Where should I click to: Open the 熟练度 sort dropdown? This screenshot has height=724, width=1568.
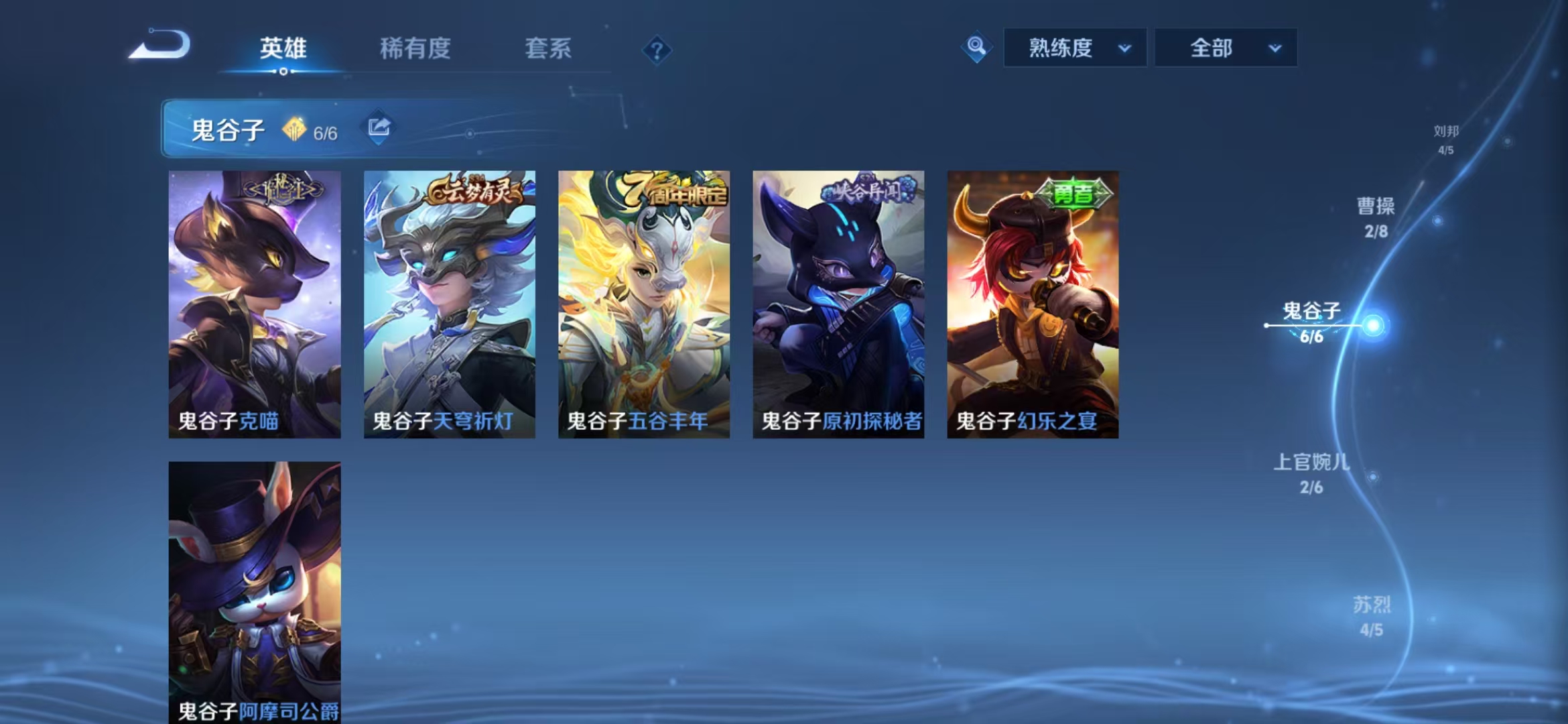point(1073,48)
